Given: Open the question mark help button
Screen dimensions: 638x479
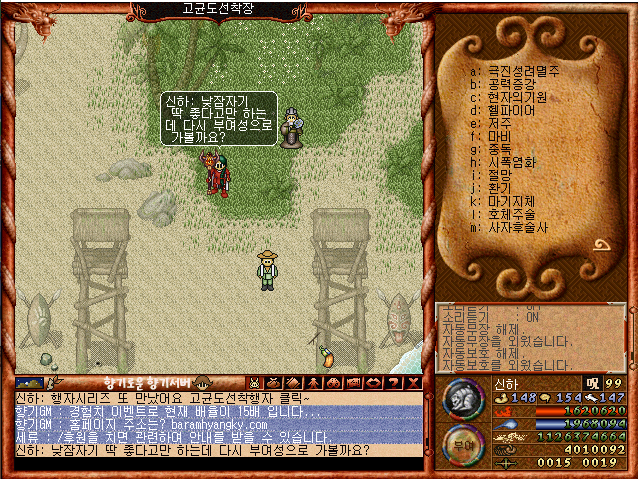Looking at the screenshot, I should coord(394,383).
